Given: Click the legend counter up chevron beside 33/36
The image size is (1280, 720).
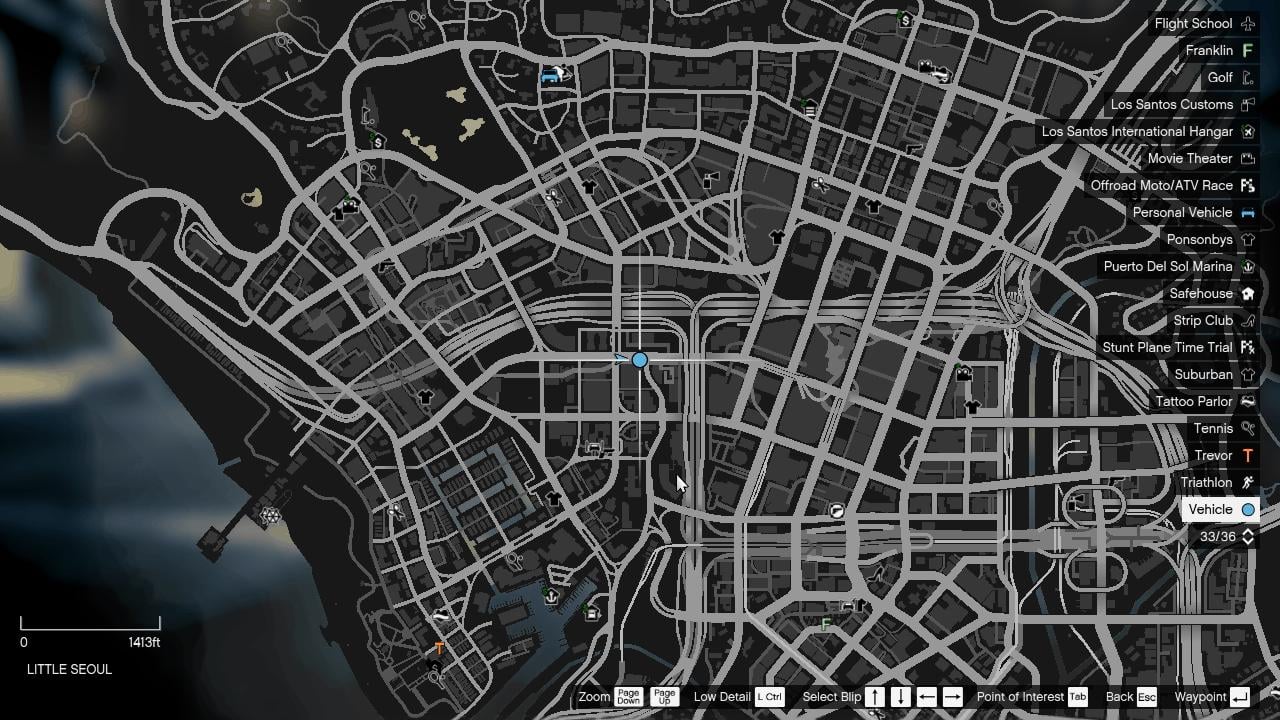Looking at the screenshot, I should click(1248, 533).
